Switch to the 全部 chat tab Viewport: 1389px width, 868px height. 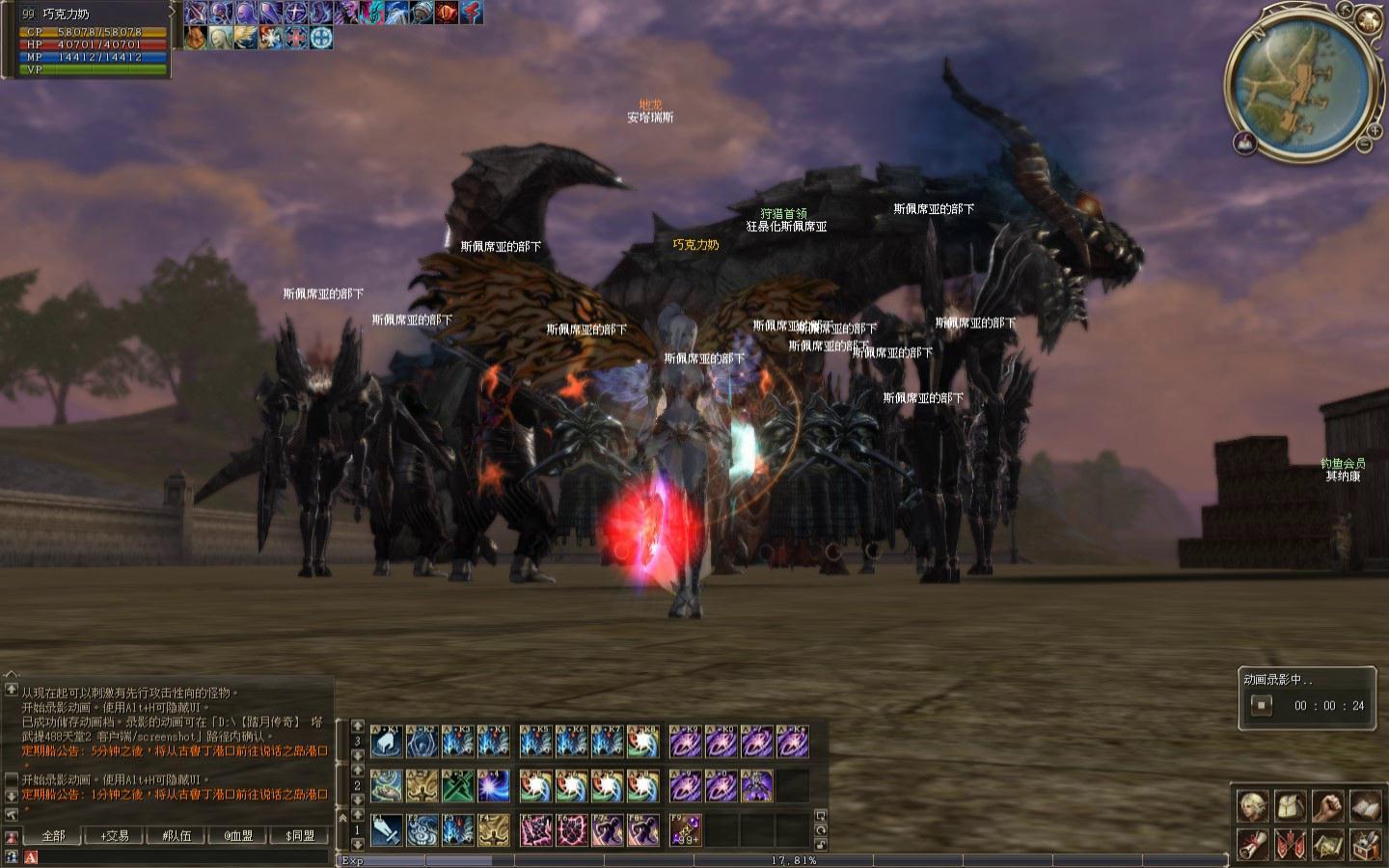tap(53, 835)
